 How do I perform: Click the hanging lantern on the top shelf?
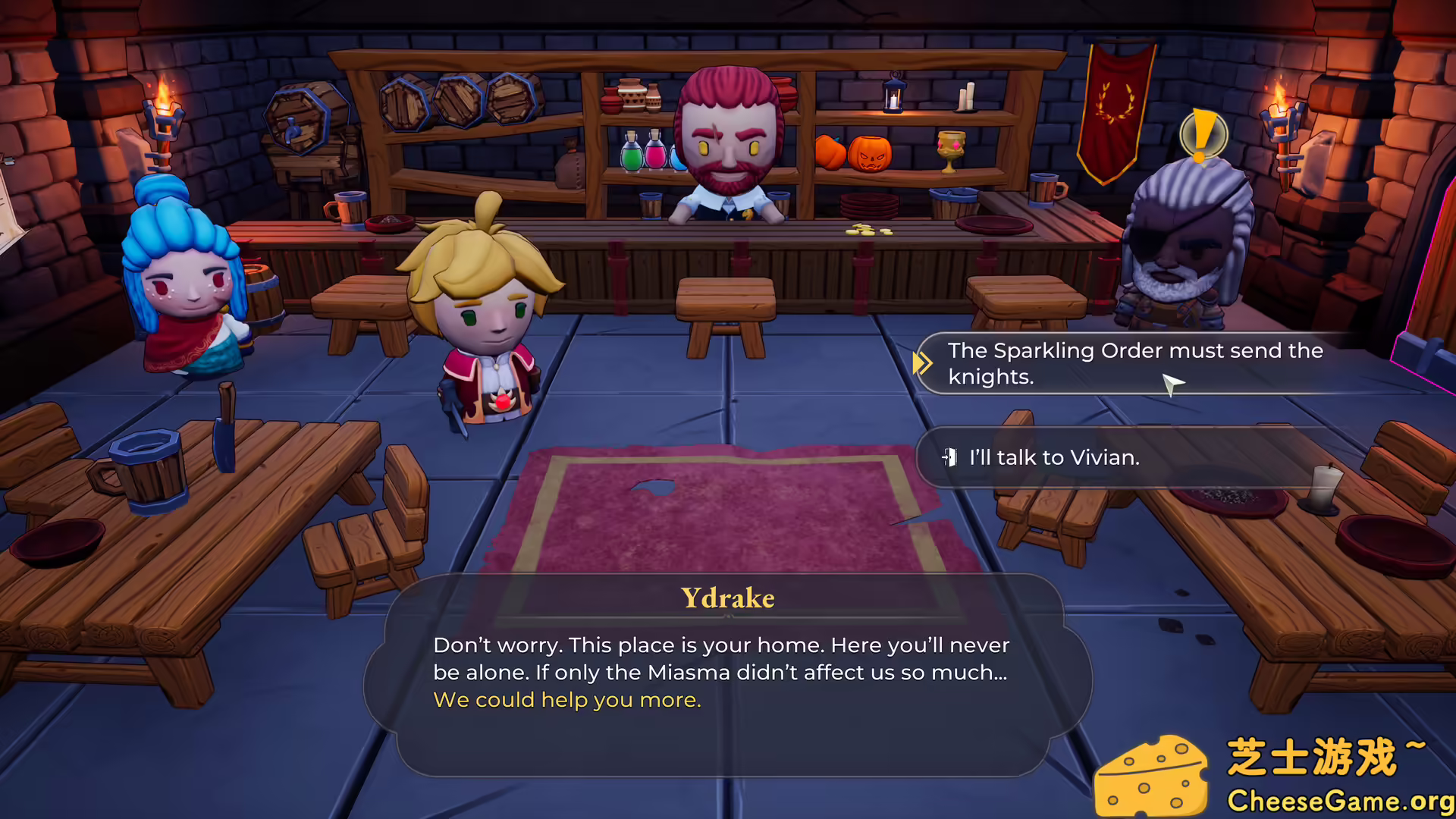pos(893,99)
